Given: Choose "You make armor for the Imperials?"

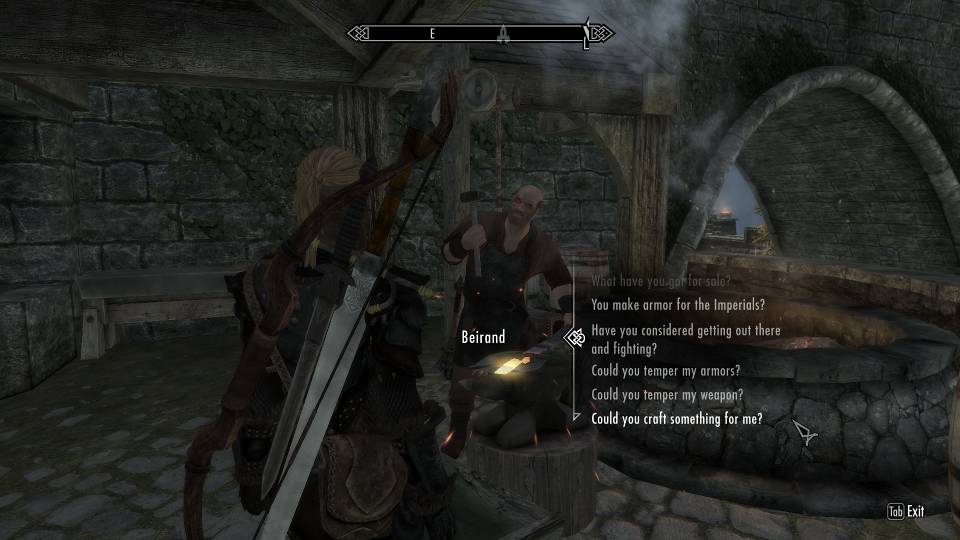Looking at the screenshot, I should (678, 305).
